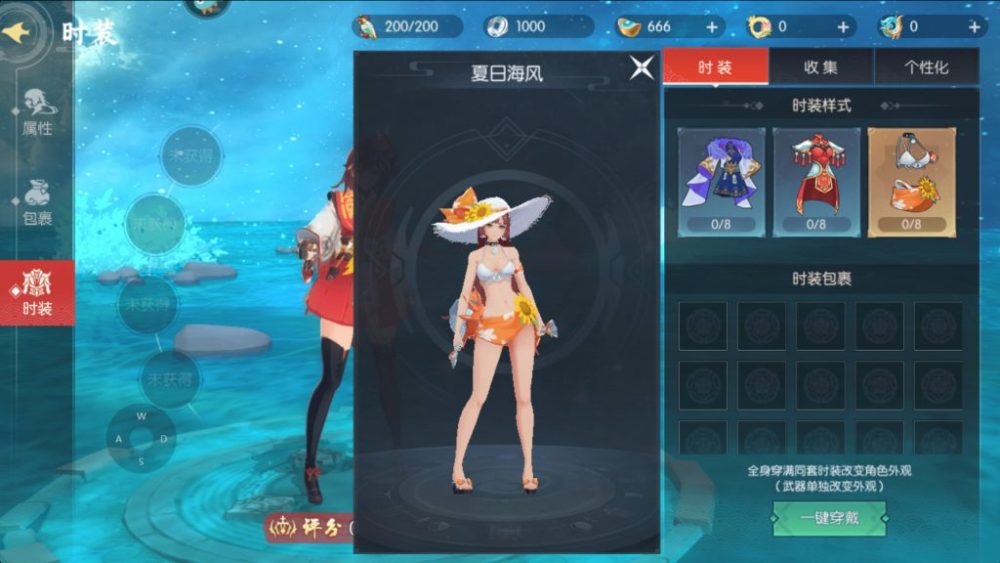Select the 时装 sidebar entry
The image size is (1000, 563).
[x=37, y=293]
